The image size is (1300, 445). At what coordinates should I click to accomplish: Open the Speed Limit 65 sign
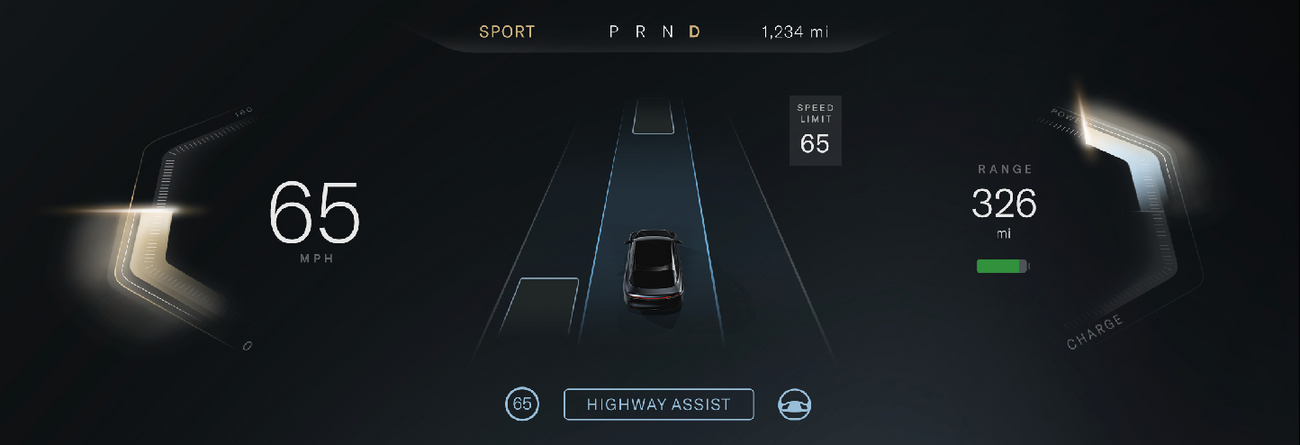tap(815, 131)
